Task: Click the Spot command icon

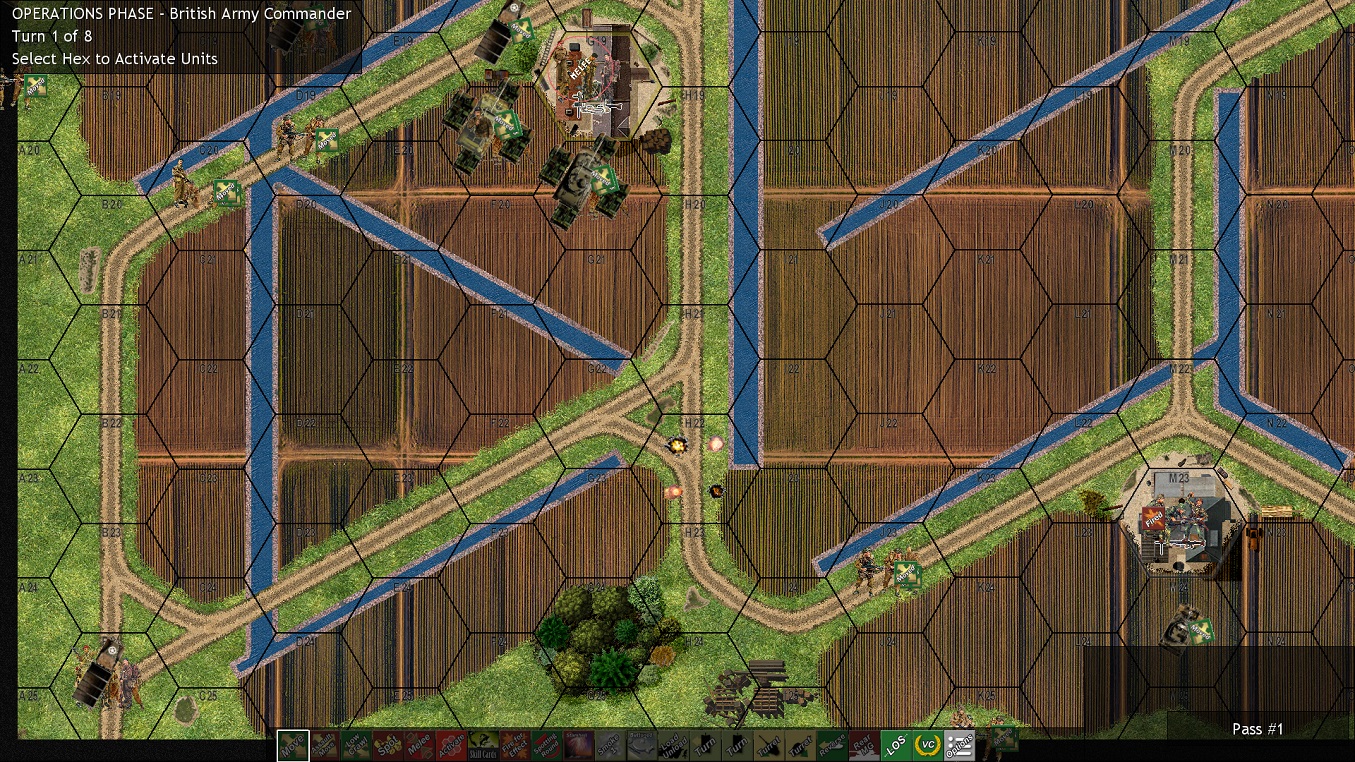Action: (x=389, y=745)
